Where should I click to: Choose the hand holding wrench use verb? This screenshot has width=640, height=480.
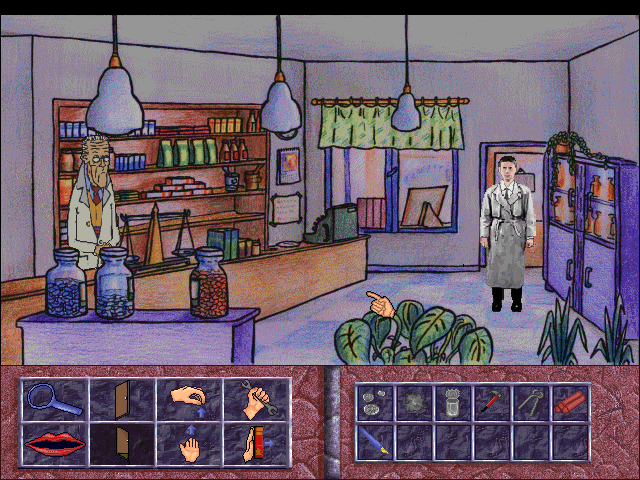[255, 400]
